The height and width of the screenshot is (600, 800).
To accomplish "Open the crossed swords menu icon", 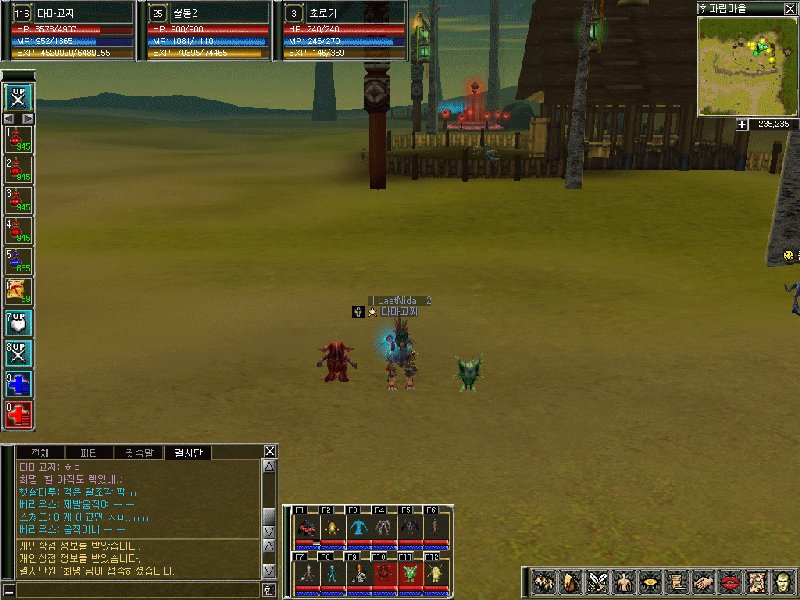I will tap(598, 582).
